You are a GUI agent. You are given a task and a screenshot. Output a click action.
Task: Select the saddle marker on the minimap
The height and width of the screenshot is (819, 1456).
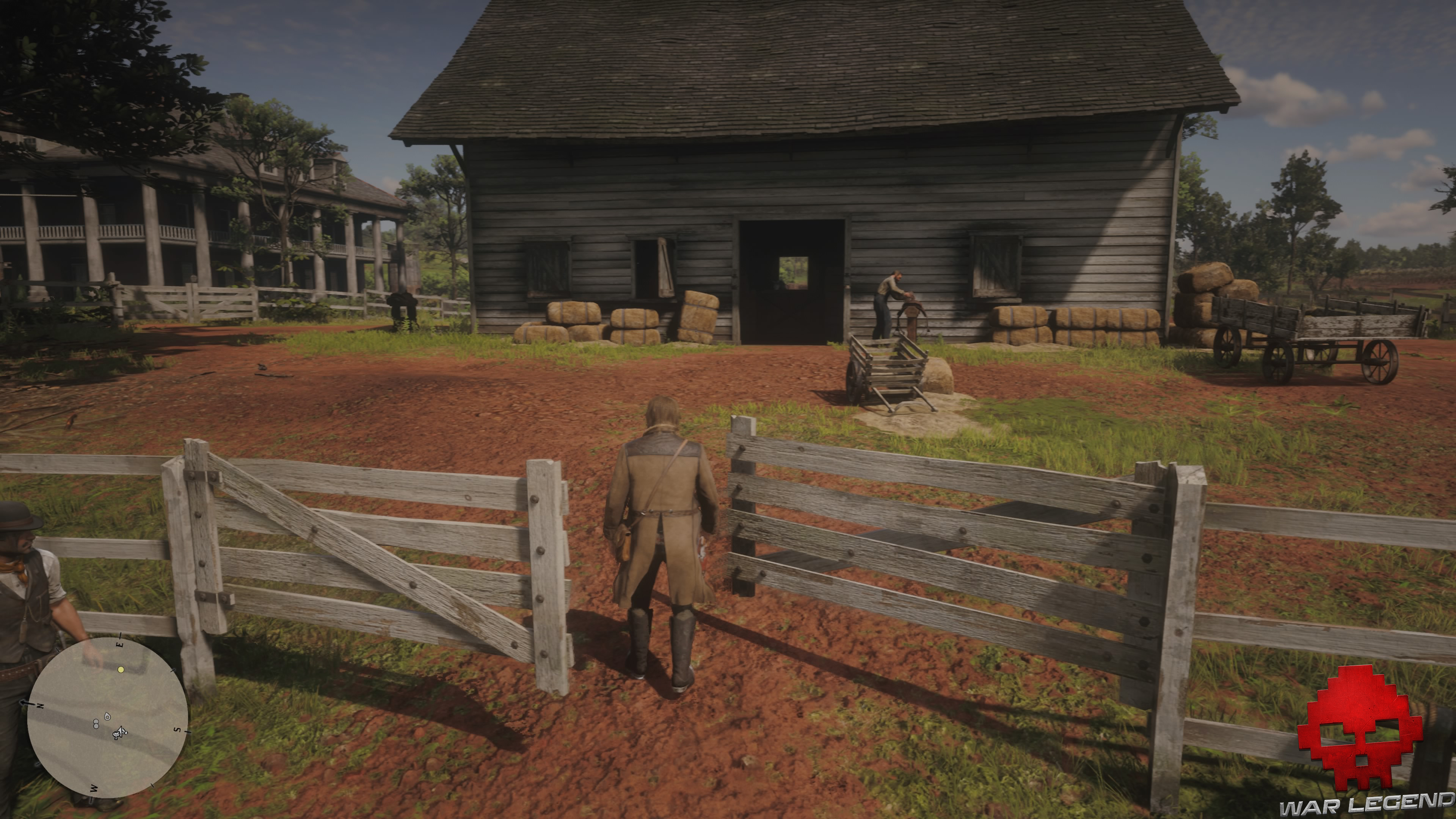click(116, 736)
